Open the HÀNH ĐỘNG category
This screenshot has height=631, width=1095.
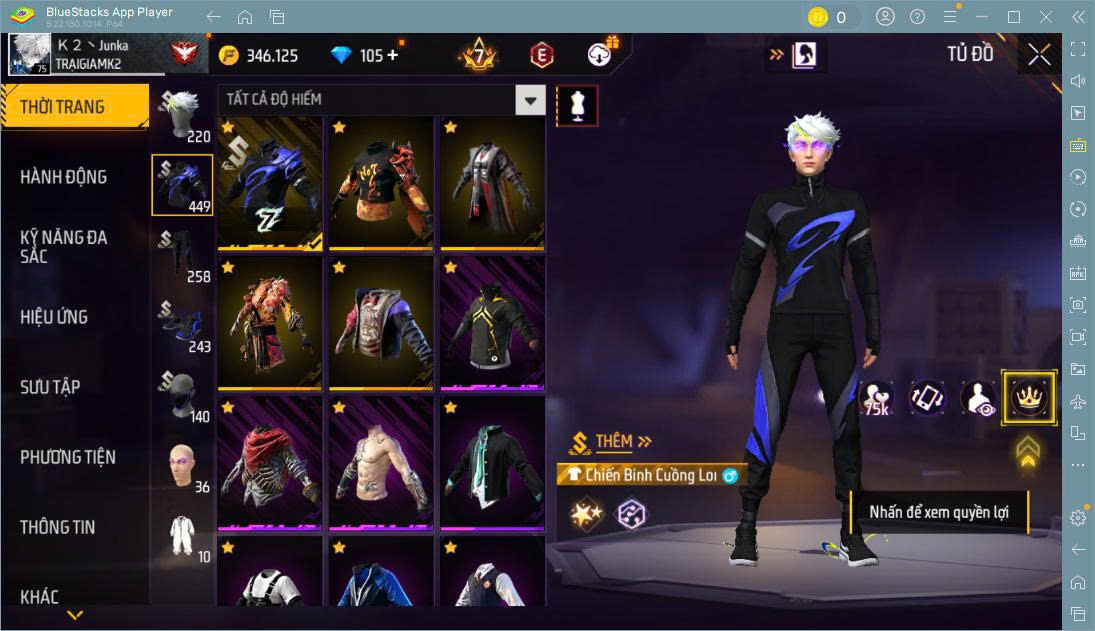click(63, 177)
